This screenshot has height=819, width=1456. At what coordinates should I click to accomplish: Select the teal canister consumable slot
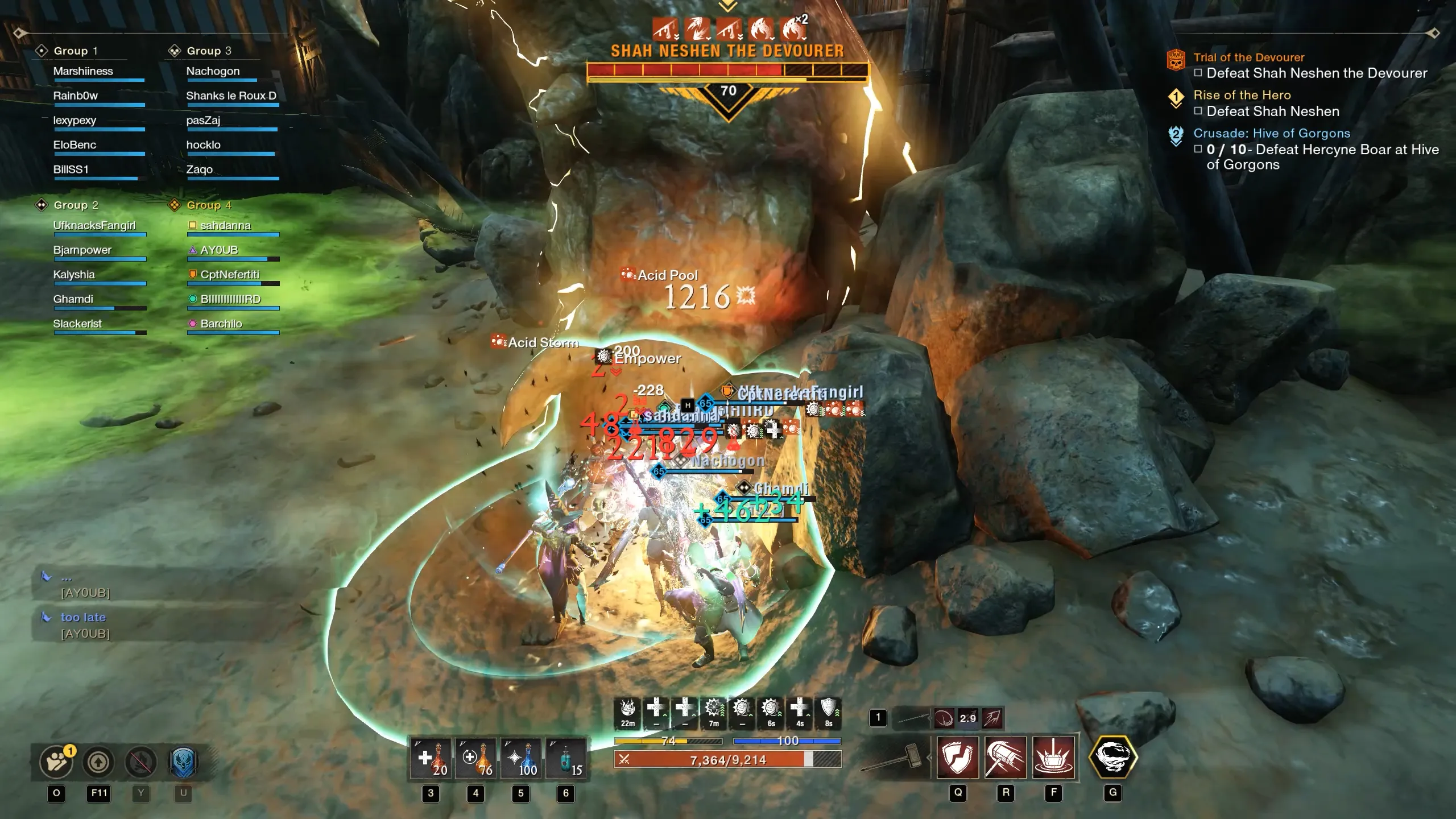tap(565, 759)
